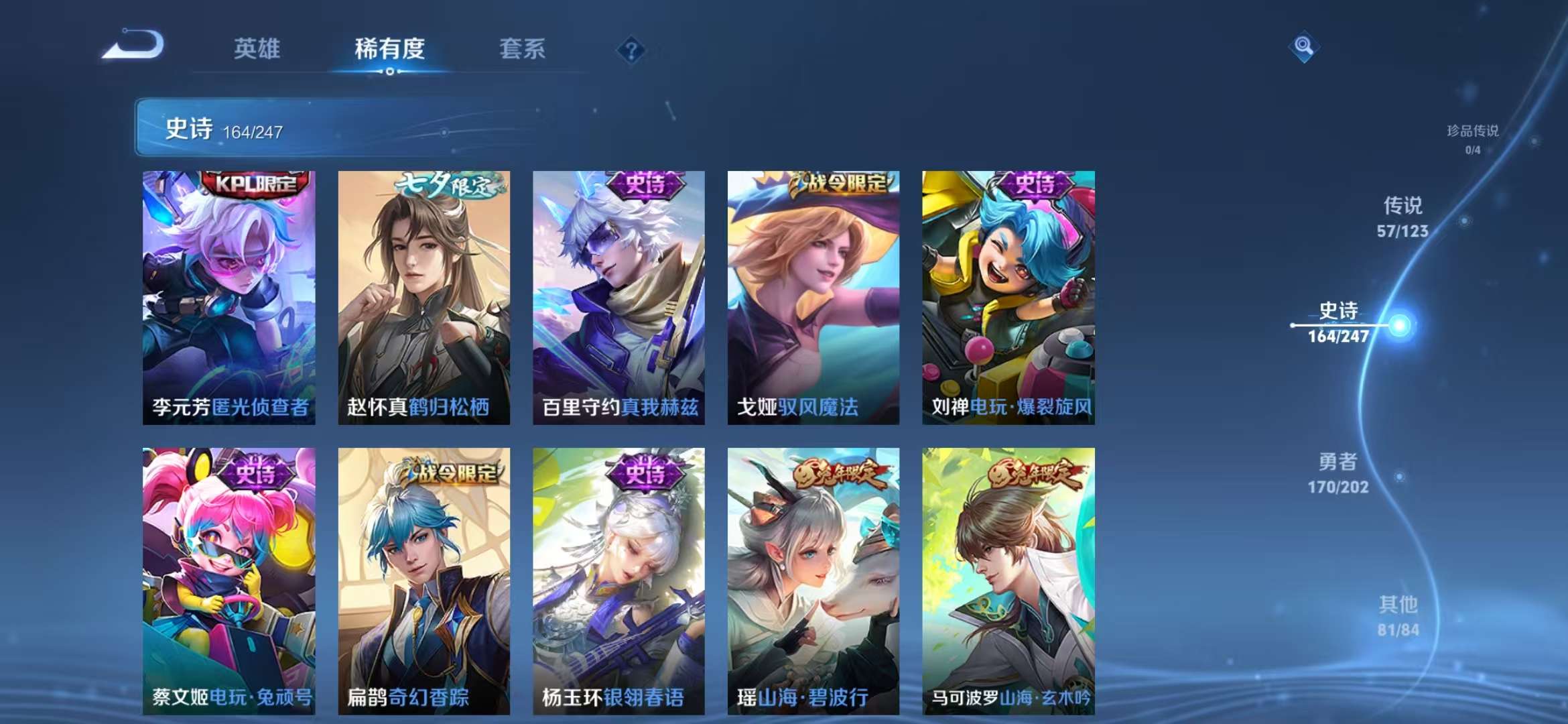Open search with the magnifier icon

tap(1304, 47)
